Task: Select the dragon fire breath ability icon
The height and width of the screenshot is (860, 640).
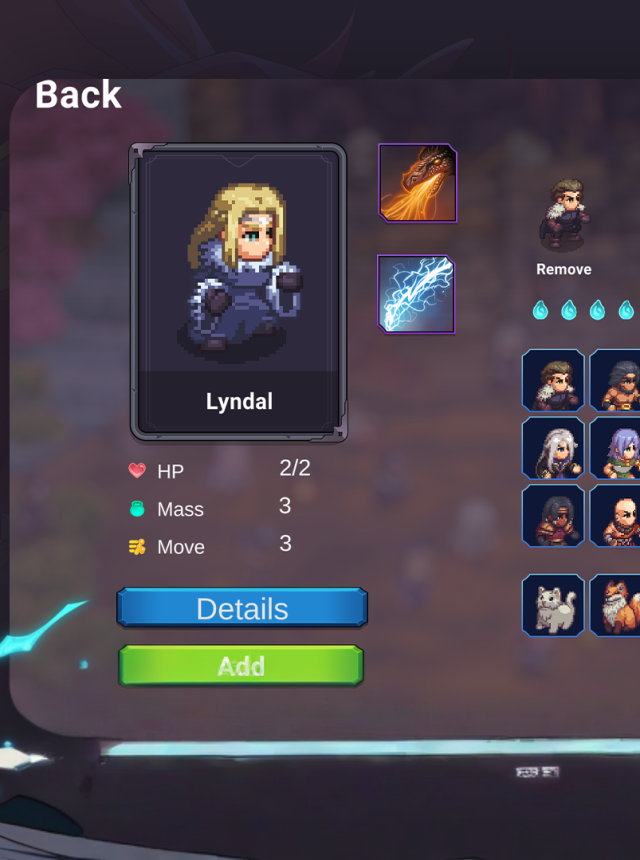Action: pos(418,183)
